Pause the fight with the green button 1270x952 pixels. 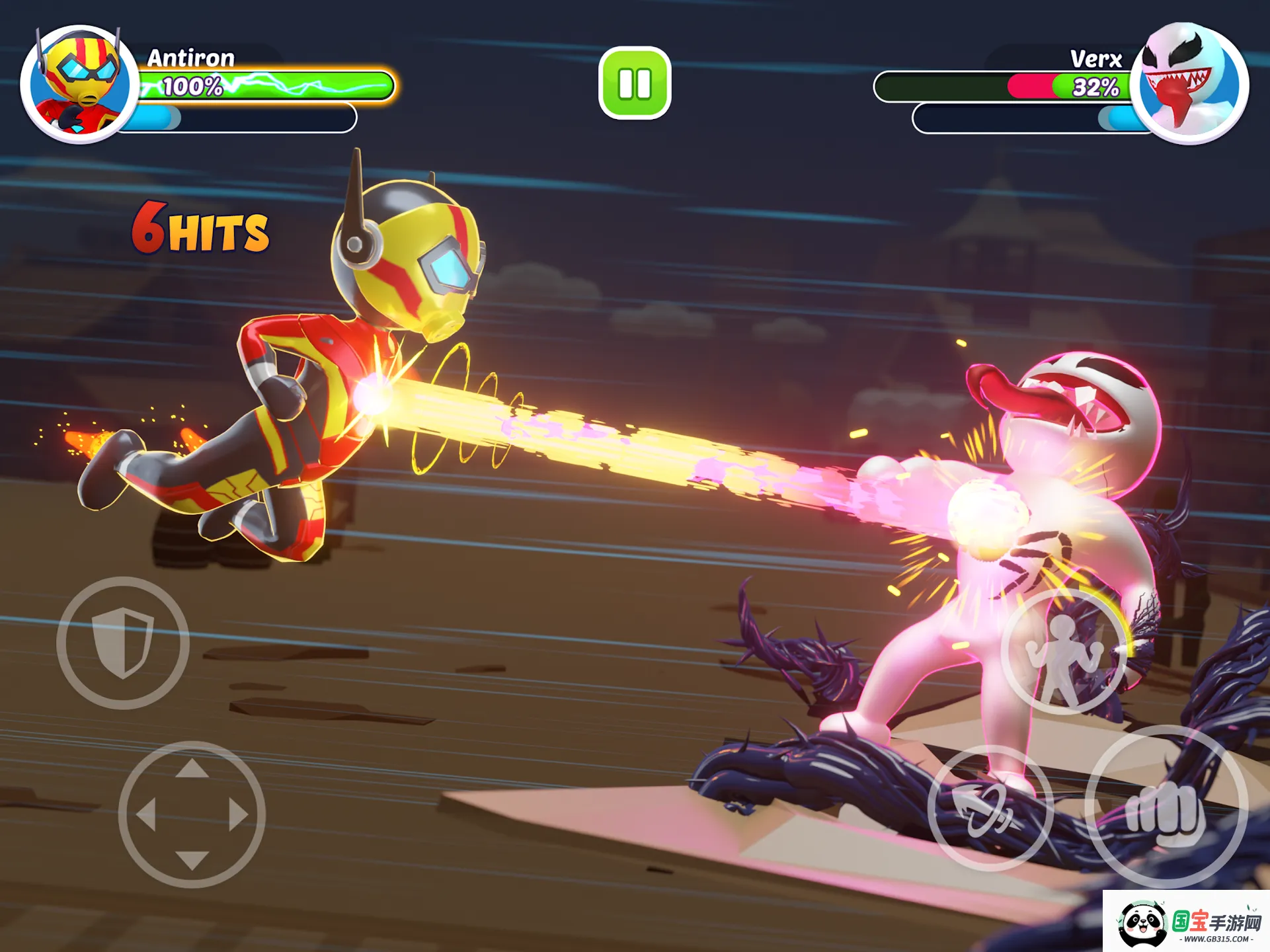[635, 83]
